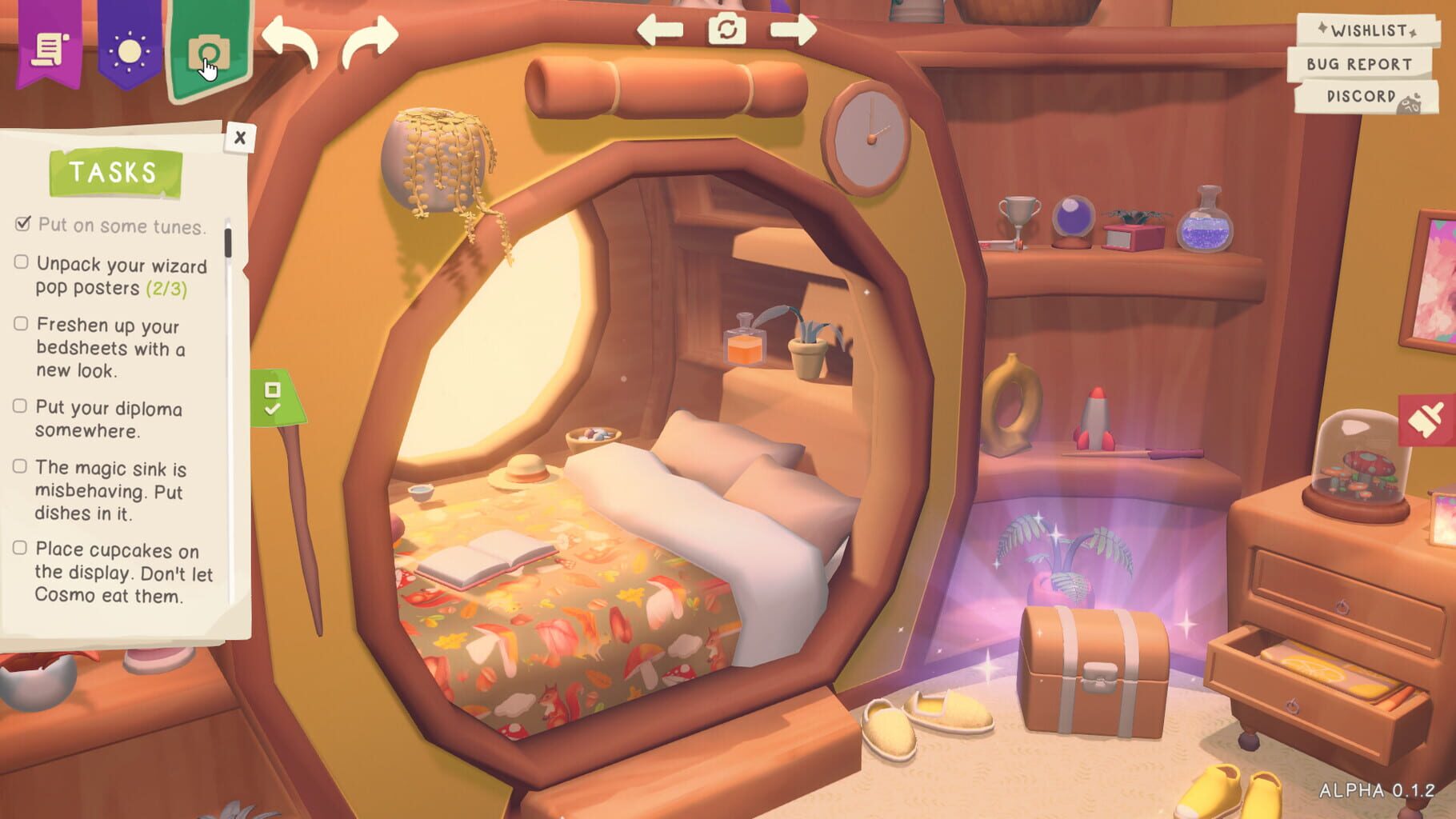Click the Bug Report button

pyautogui.click(x=1360, y=65)
